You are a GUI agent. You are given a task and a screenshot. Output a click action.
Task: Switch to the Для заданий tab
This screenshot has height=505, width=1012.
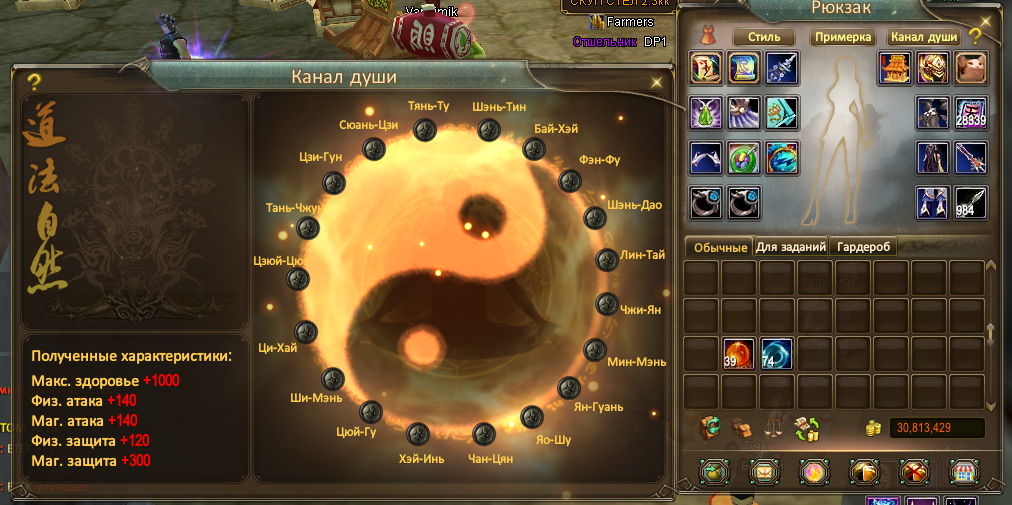pyautogui.click(x=791, y=246)
